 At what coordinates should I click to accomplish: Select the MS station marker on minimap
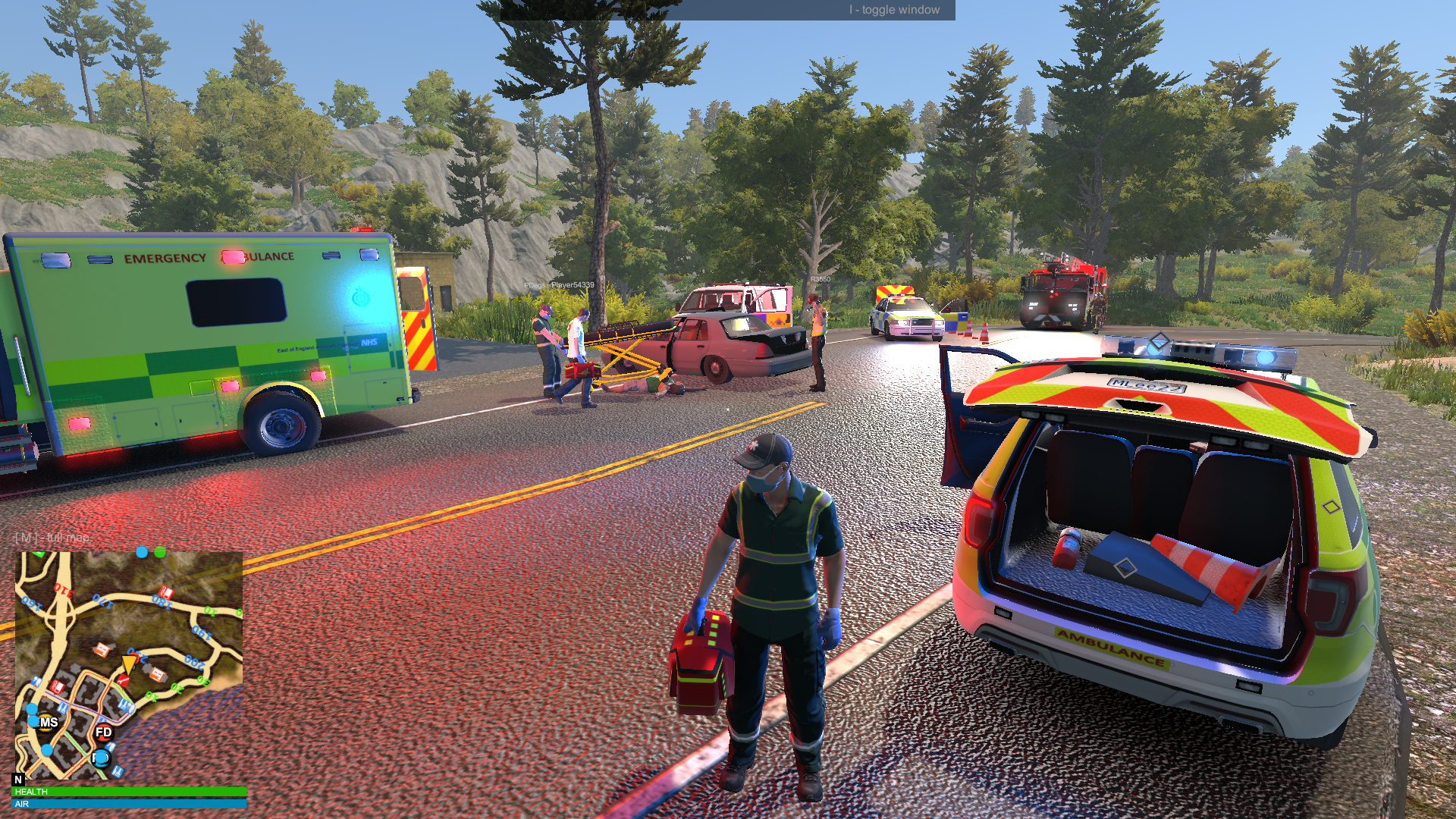(49, 723)
